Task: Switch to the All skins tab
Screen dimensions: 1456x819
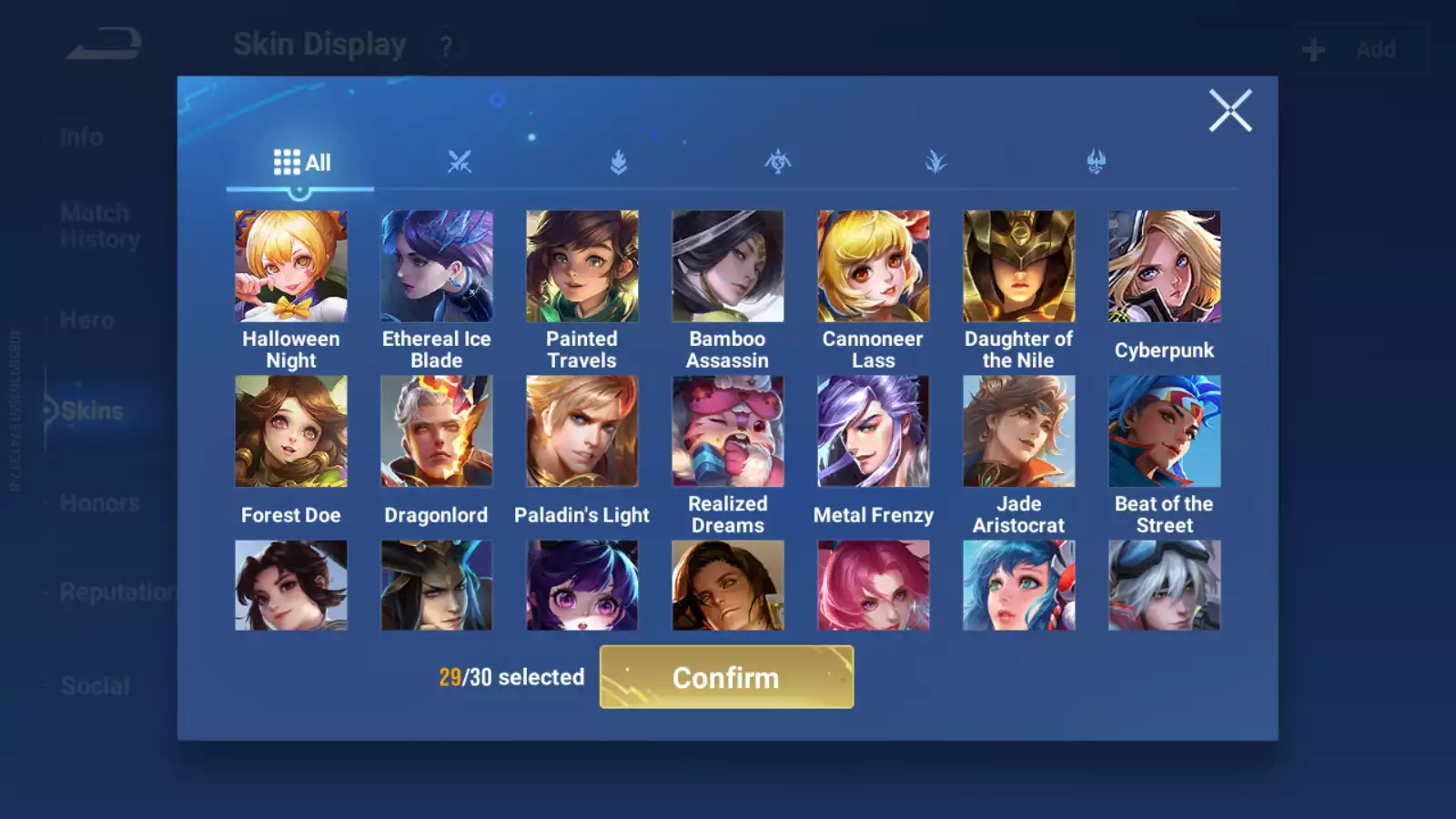Action: (x=301, y=163)
